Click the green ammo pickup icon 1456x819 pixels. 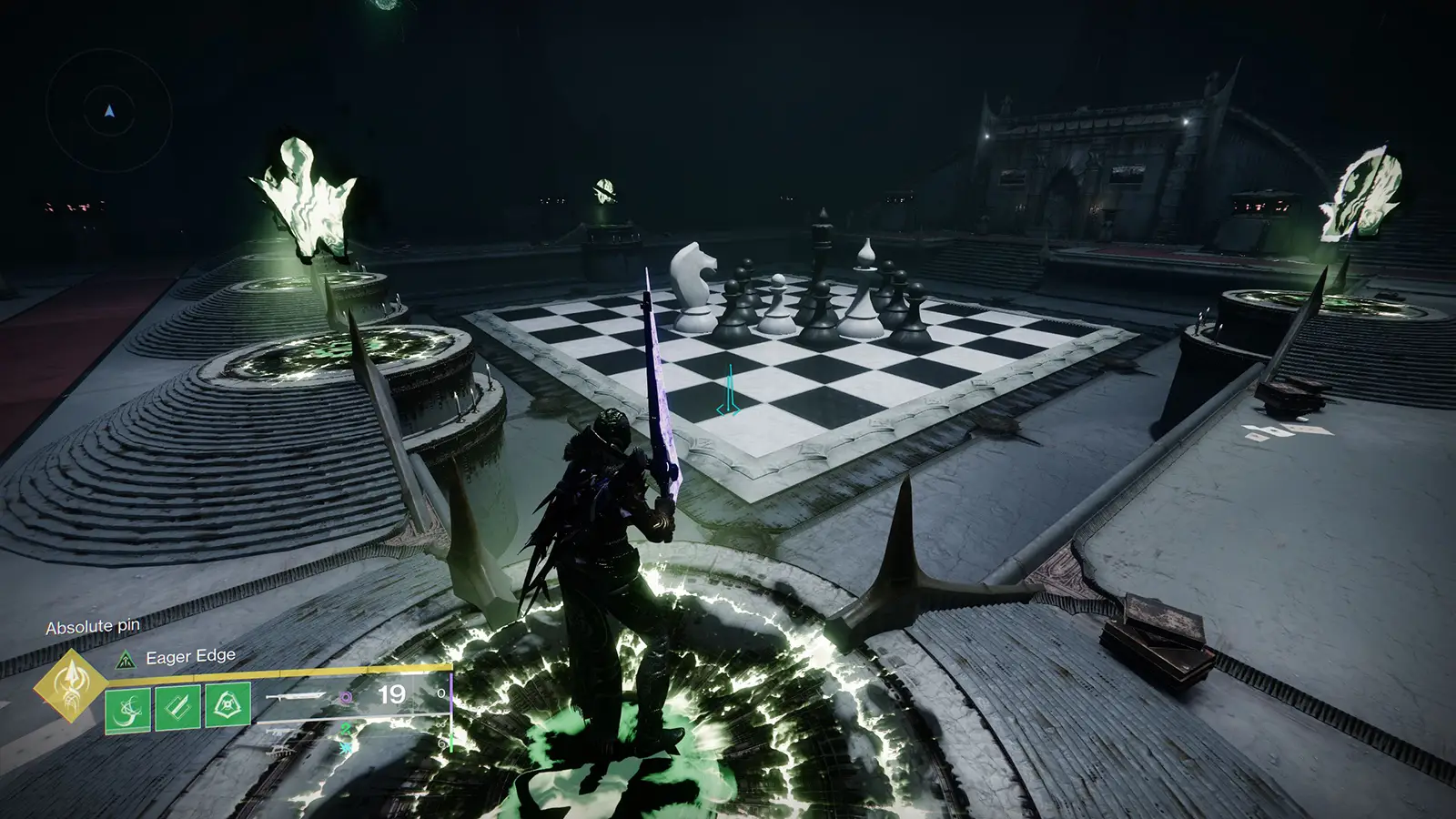click(x=347, y=729)
